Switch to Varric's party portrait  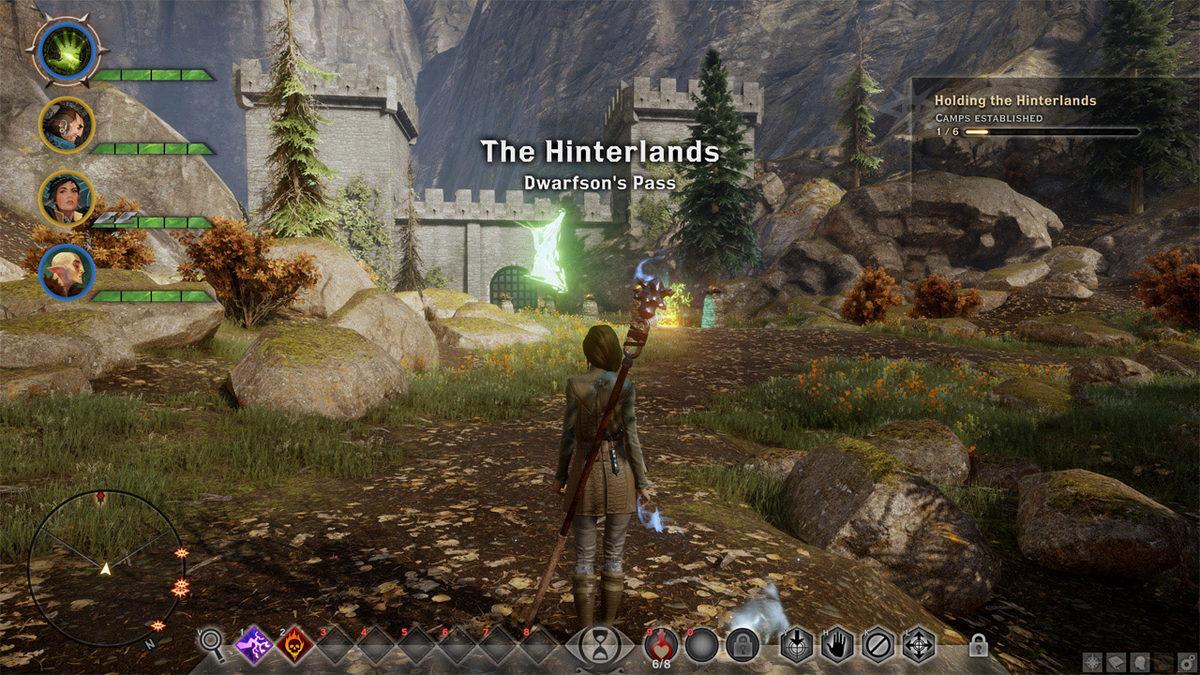pyautogui.click(x=67, y=125)
